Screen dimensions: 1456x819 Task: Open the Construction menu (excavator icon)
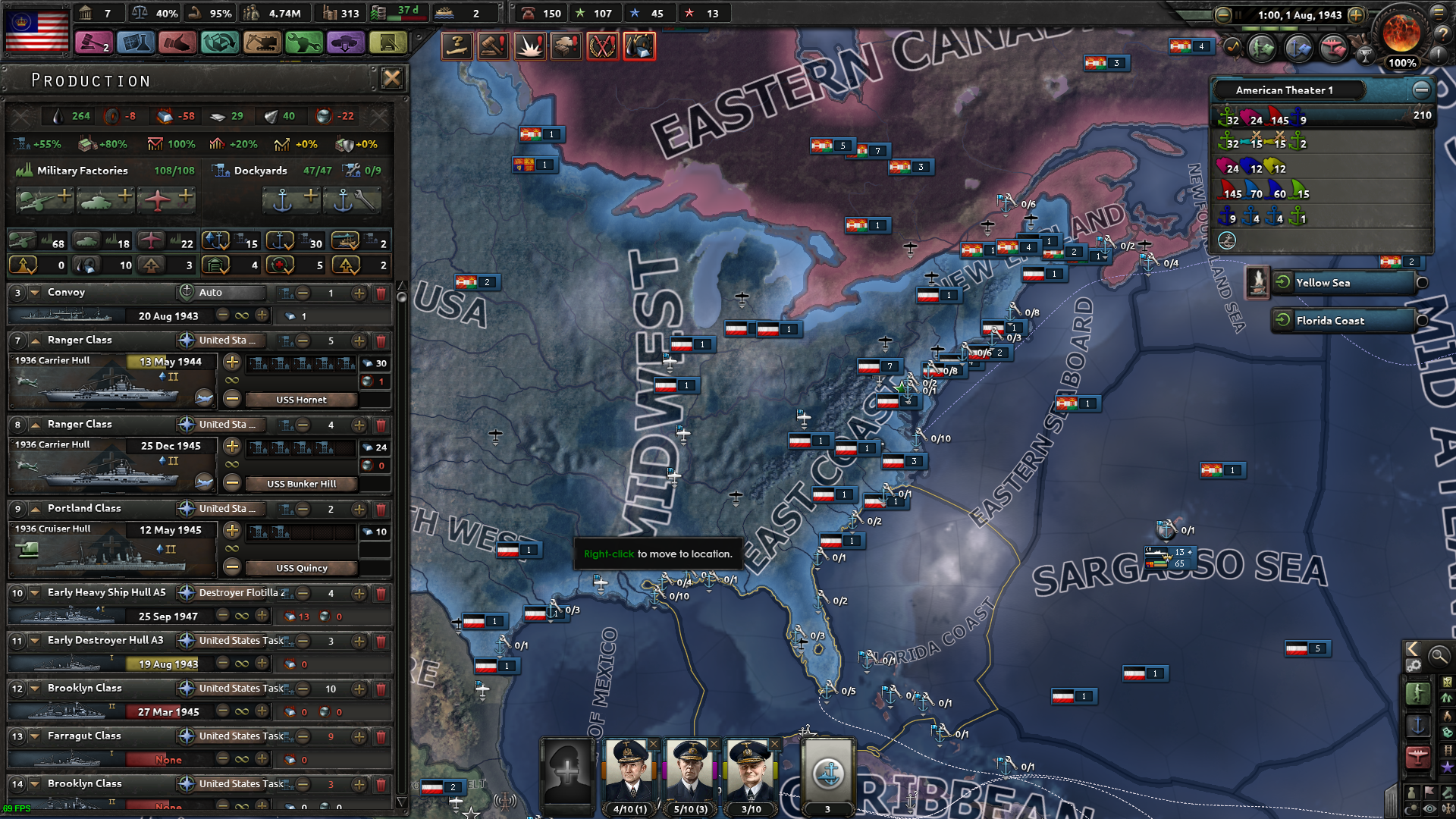tap(263, 42)
